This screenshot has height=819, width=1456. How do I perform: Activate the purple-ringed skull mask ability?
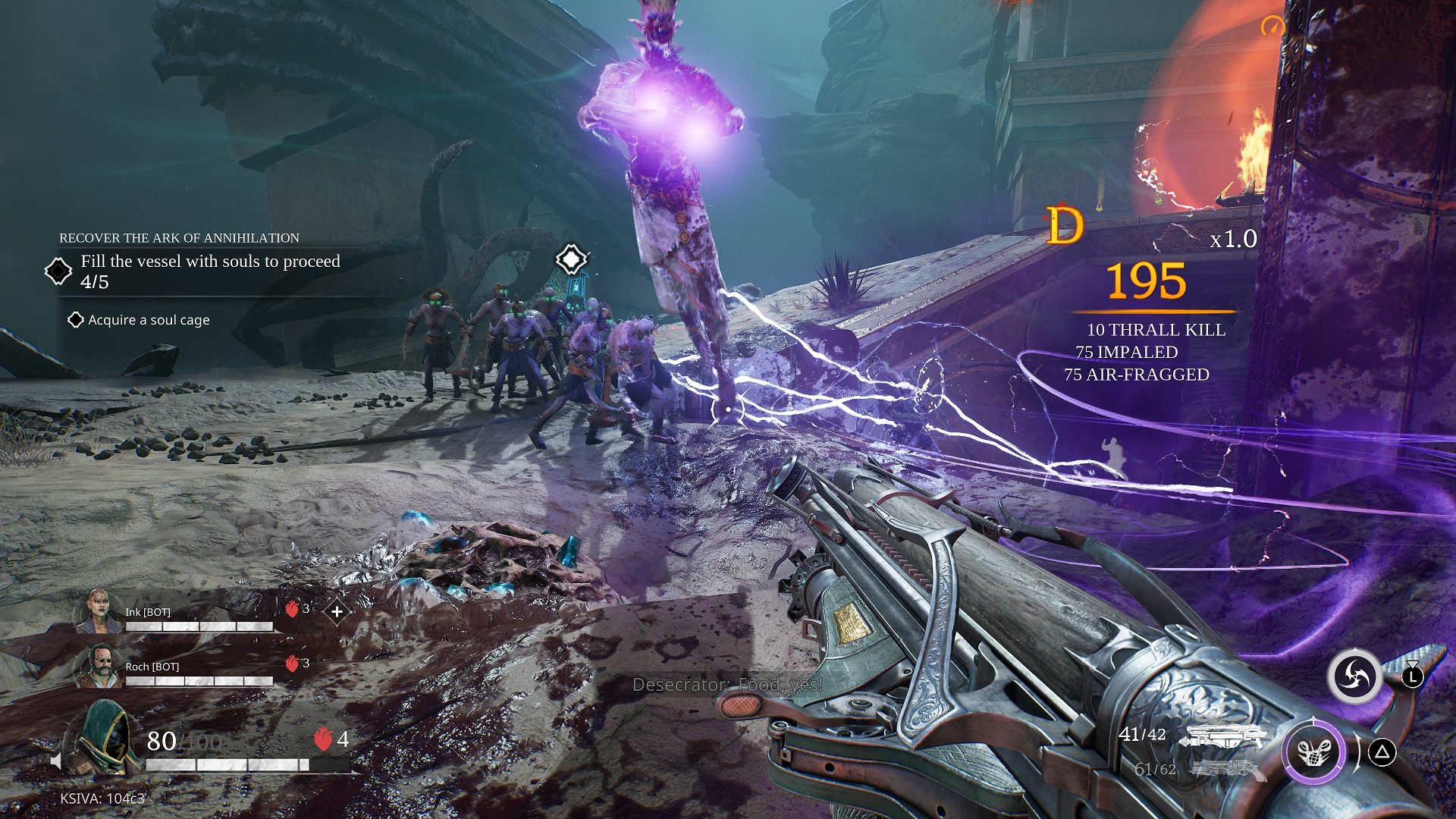1314,752
